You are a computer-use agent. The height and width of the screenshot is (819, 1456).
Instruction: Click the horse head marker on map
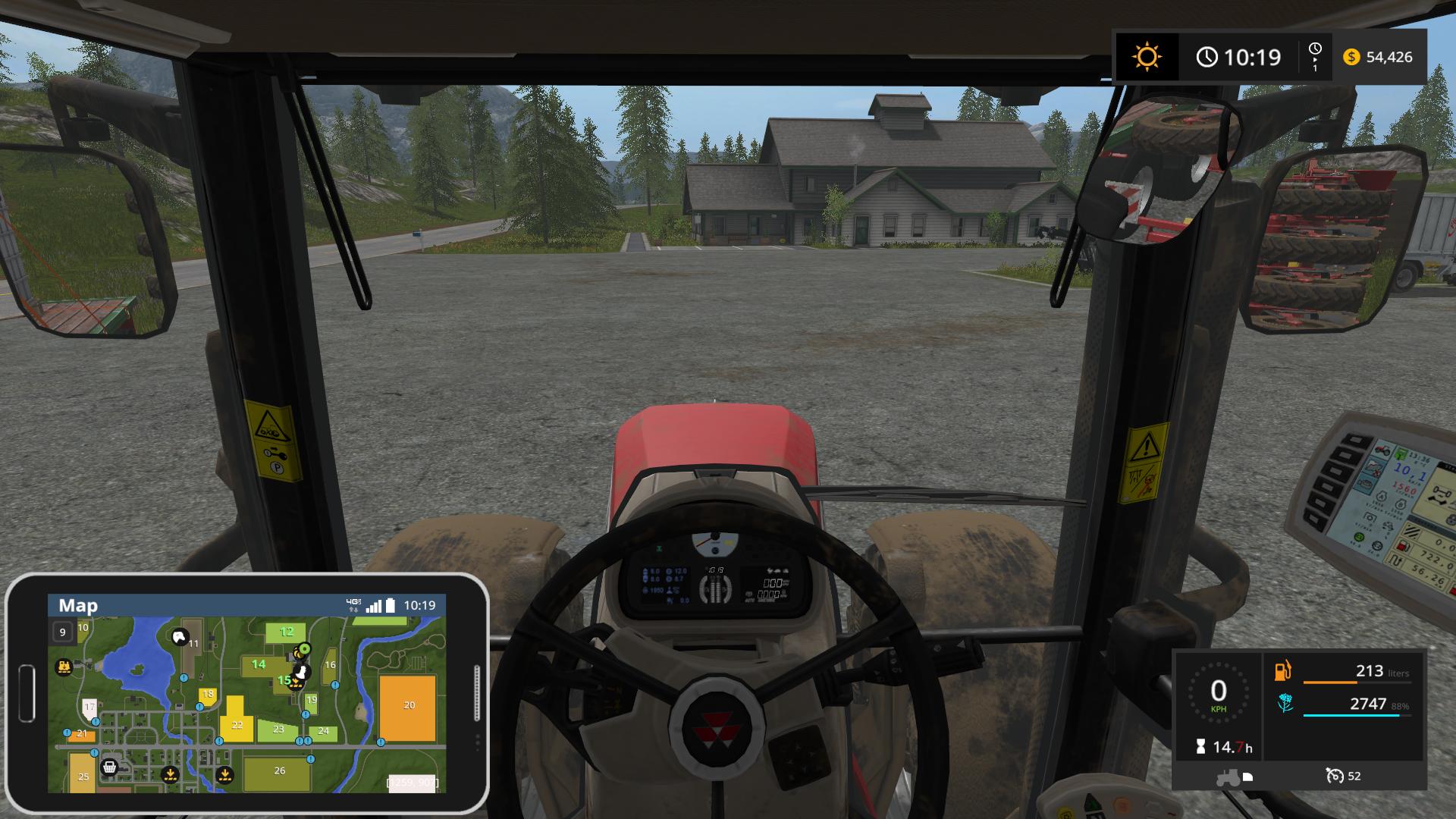point(180,638)
